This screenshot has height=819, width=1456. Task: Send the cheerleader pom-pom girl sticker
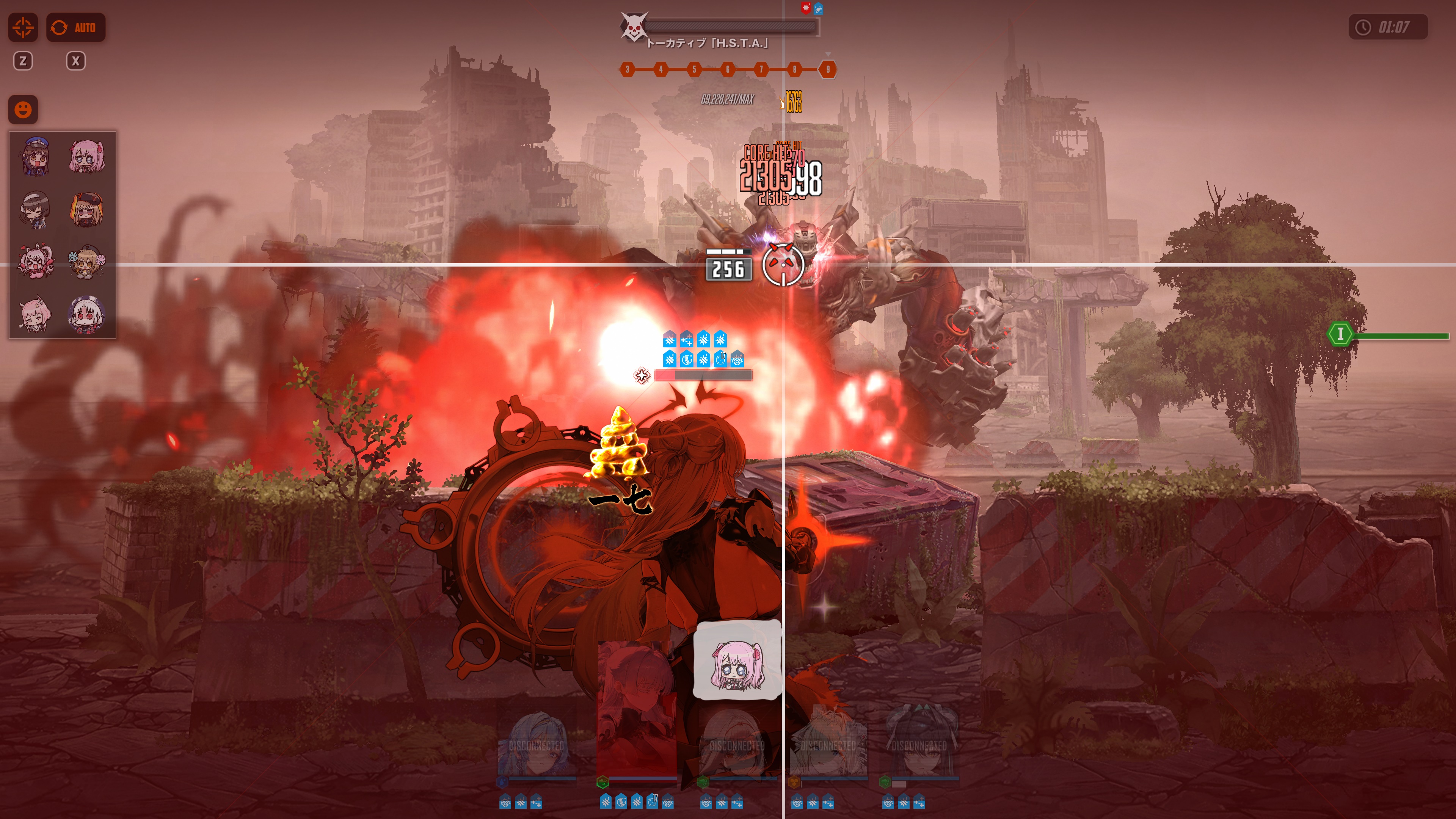click(86, 262)
